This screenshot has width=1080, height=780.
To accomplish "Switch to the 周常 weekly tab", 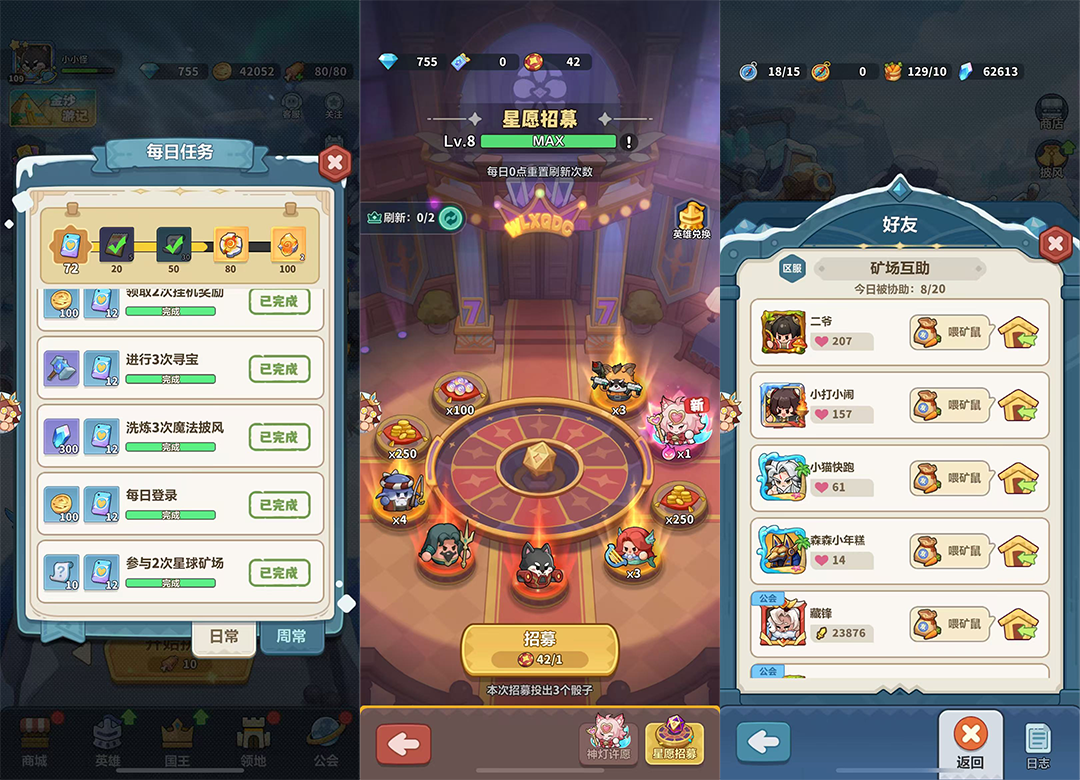I will (291, 636).
